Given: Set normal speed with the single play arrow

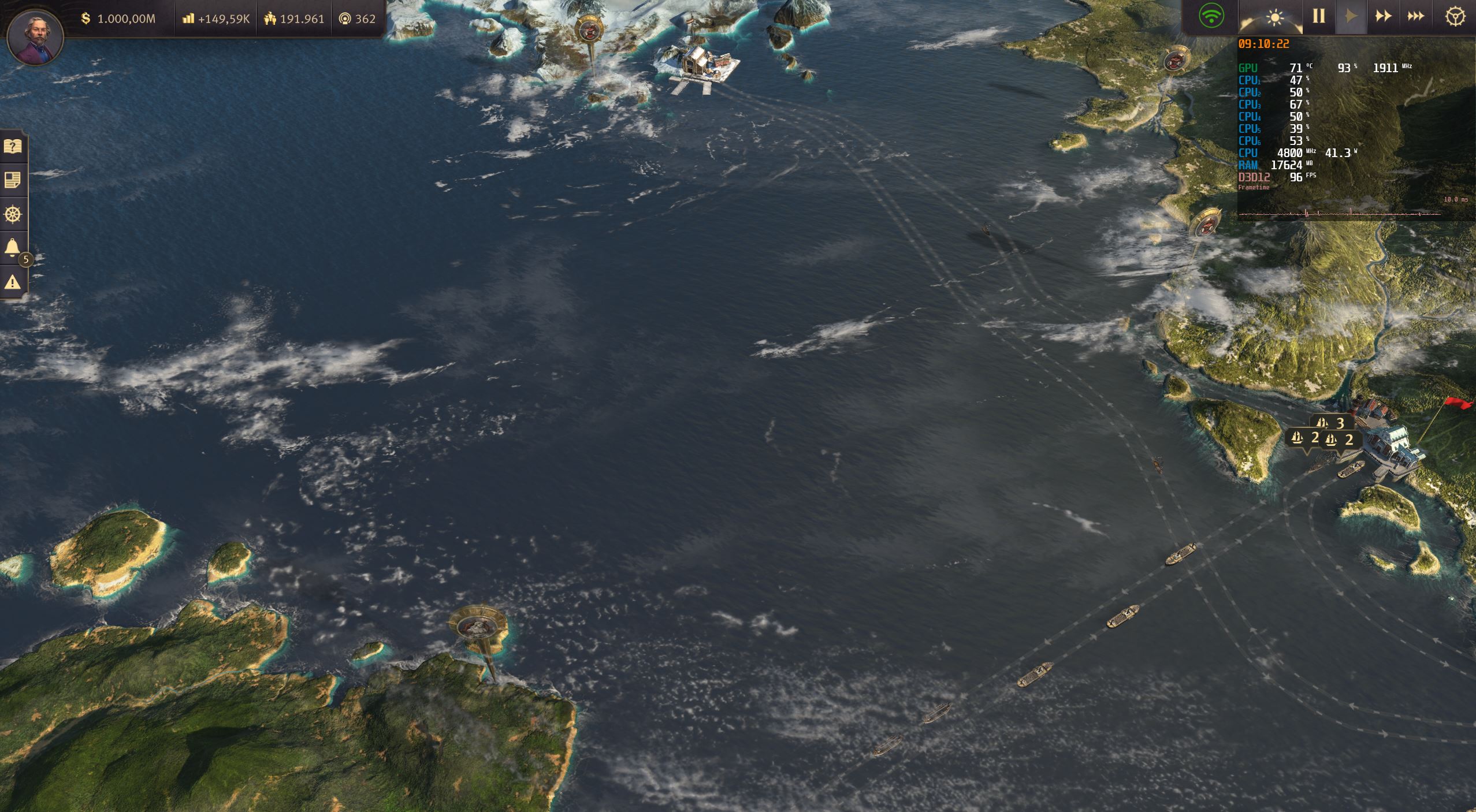Looking at the screenshot, I should 1351,16.
